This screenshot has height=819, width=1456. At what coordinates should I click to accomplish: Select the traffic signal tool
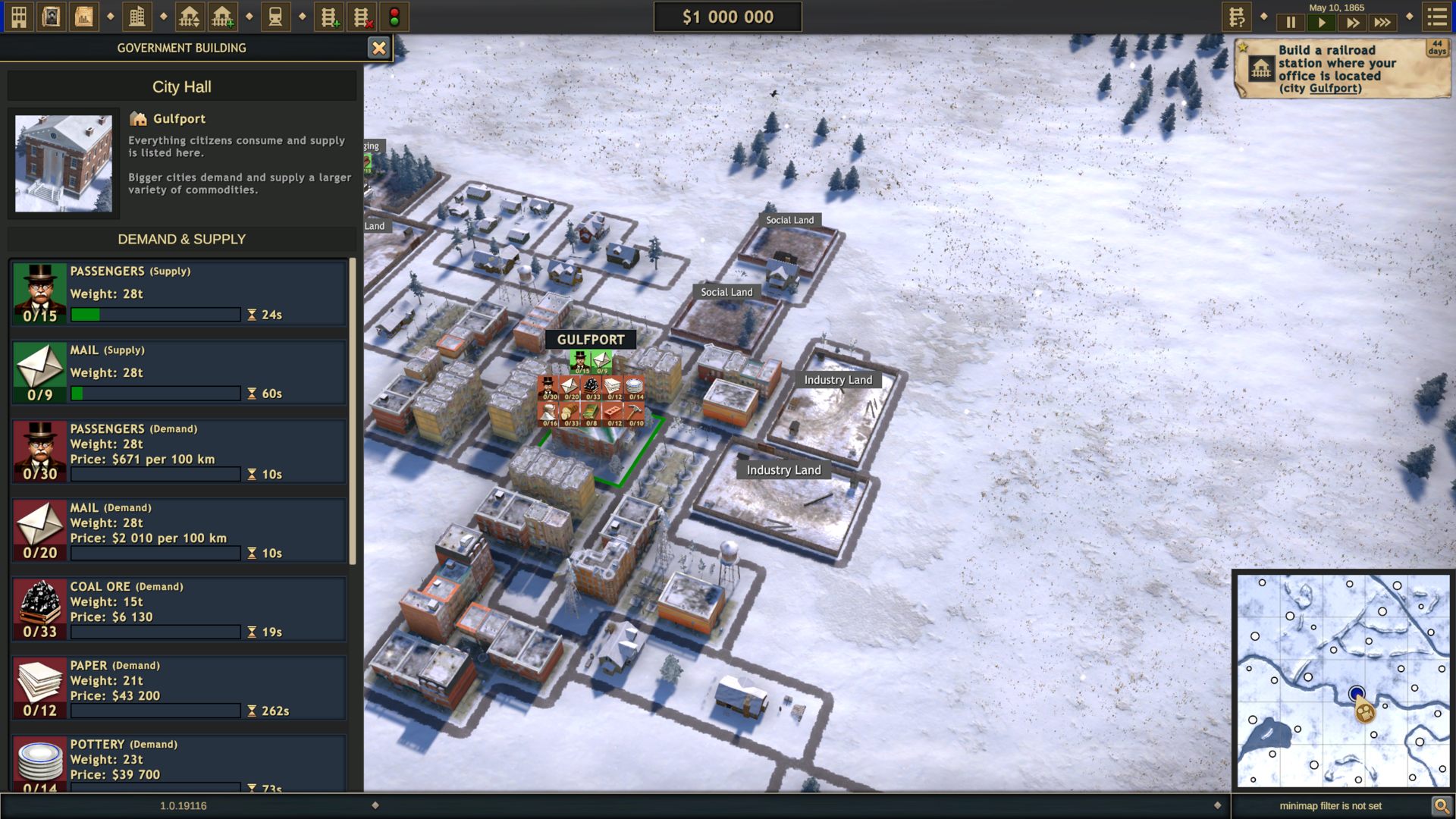(394, 17)
